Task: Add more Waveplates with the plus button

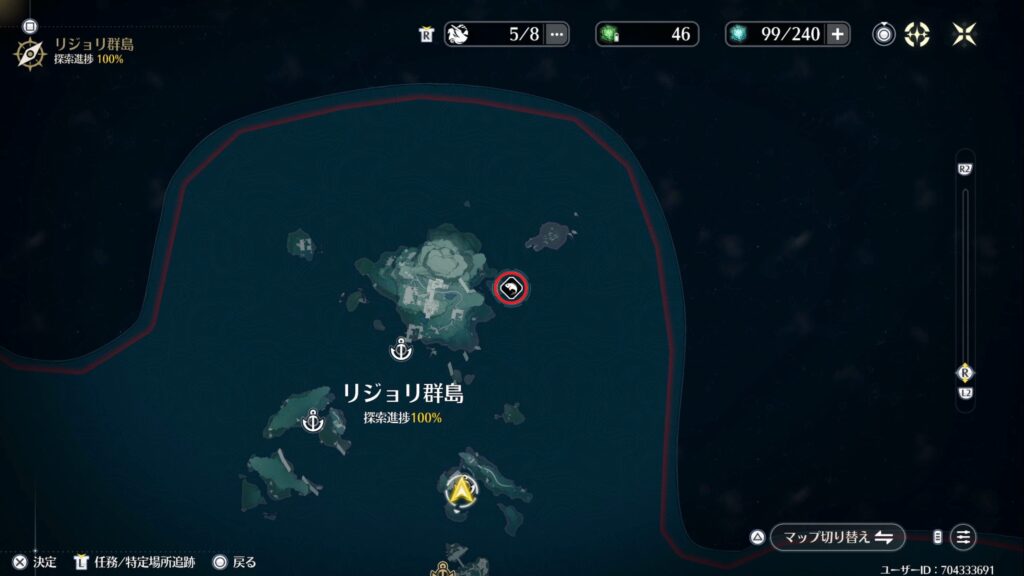Action: pyautogui.click(x=838, y=34)
